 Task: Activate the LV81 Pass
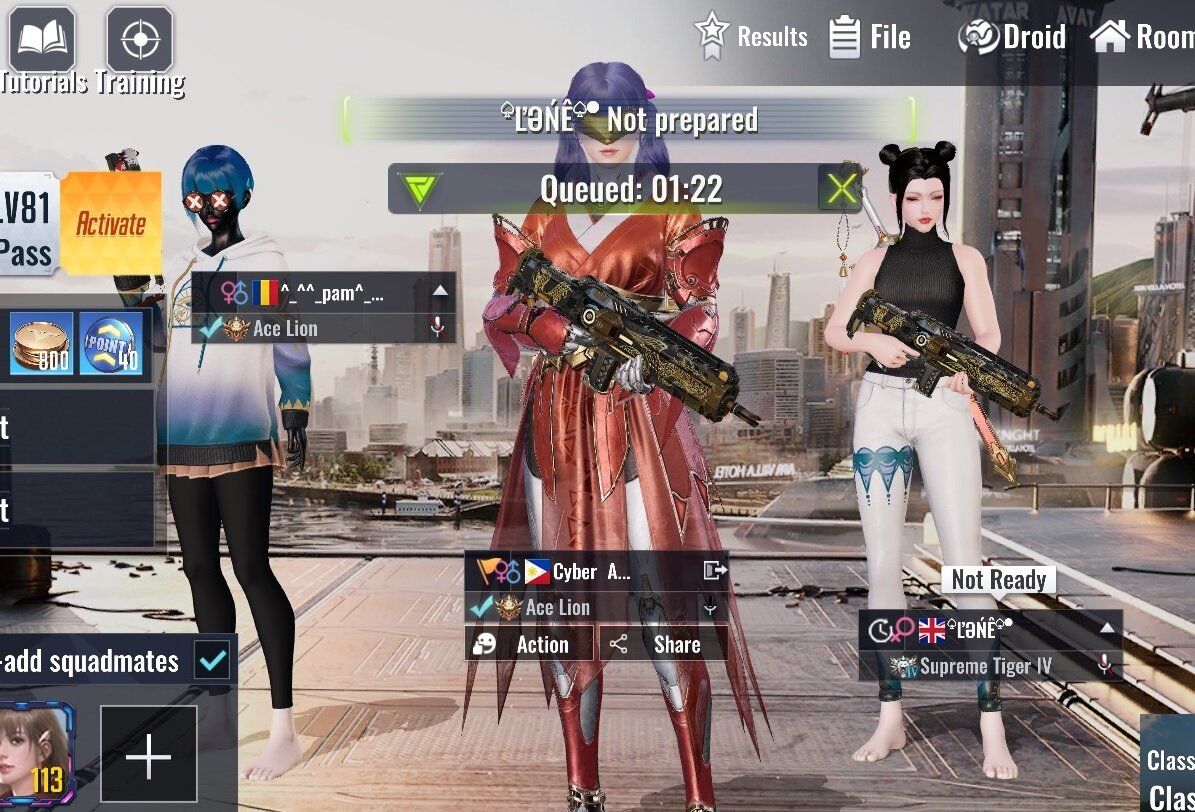(111, 224)
